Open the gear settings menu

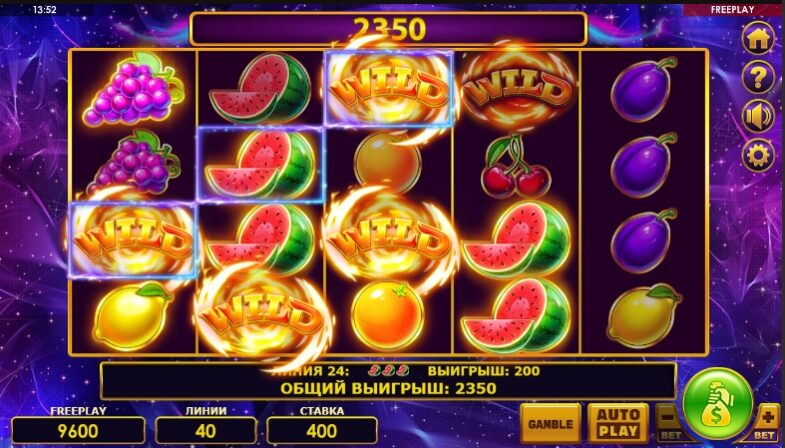pos(757,155)
